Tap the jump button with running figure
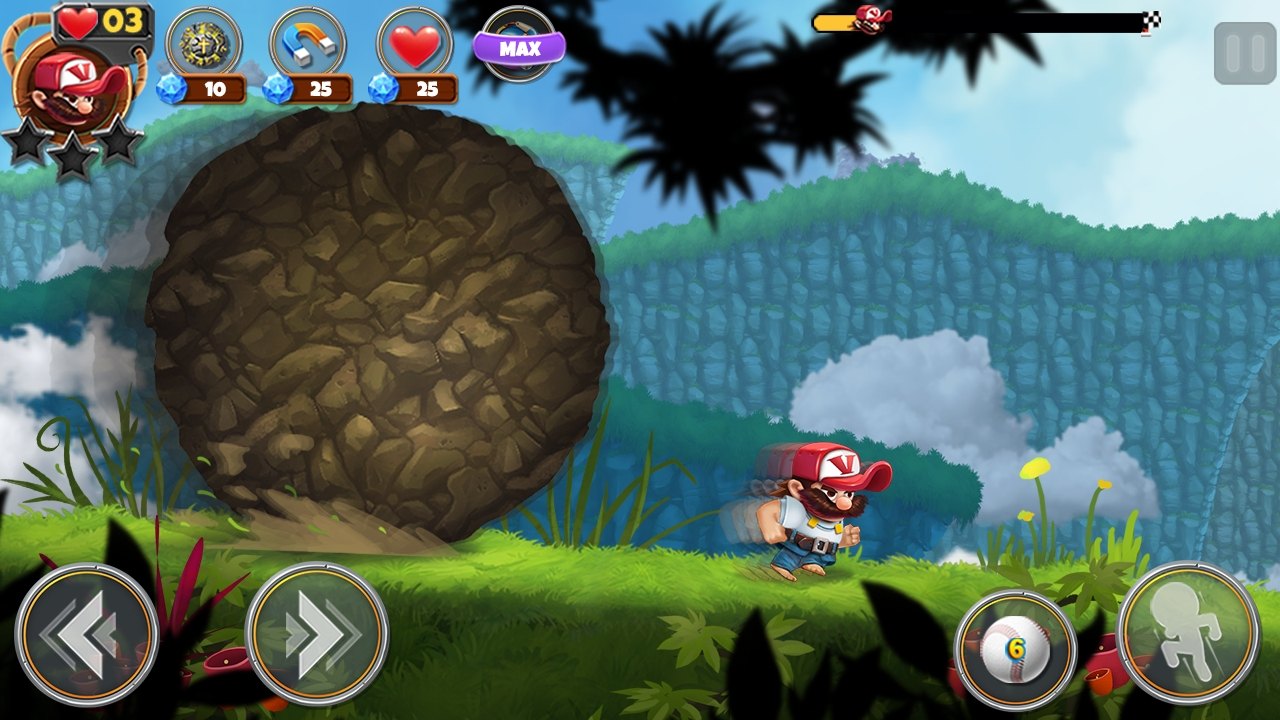The image size is (1280, 720). tap(1188, 632)
